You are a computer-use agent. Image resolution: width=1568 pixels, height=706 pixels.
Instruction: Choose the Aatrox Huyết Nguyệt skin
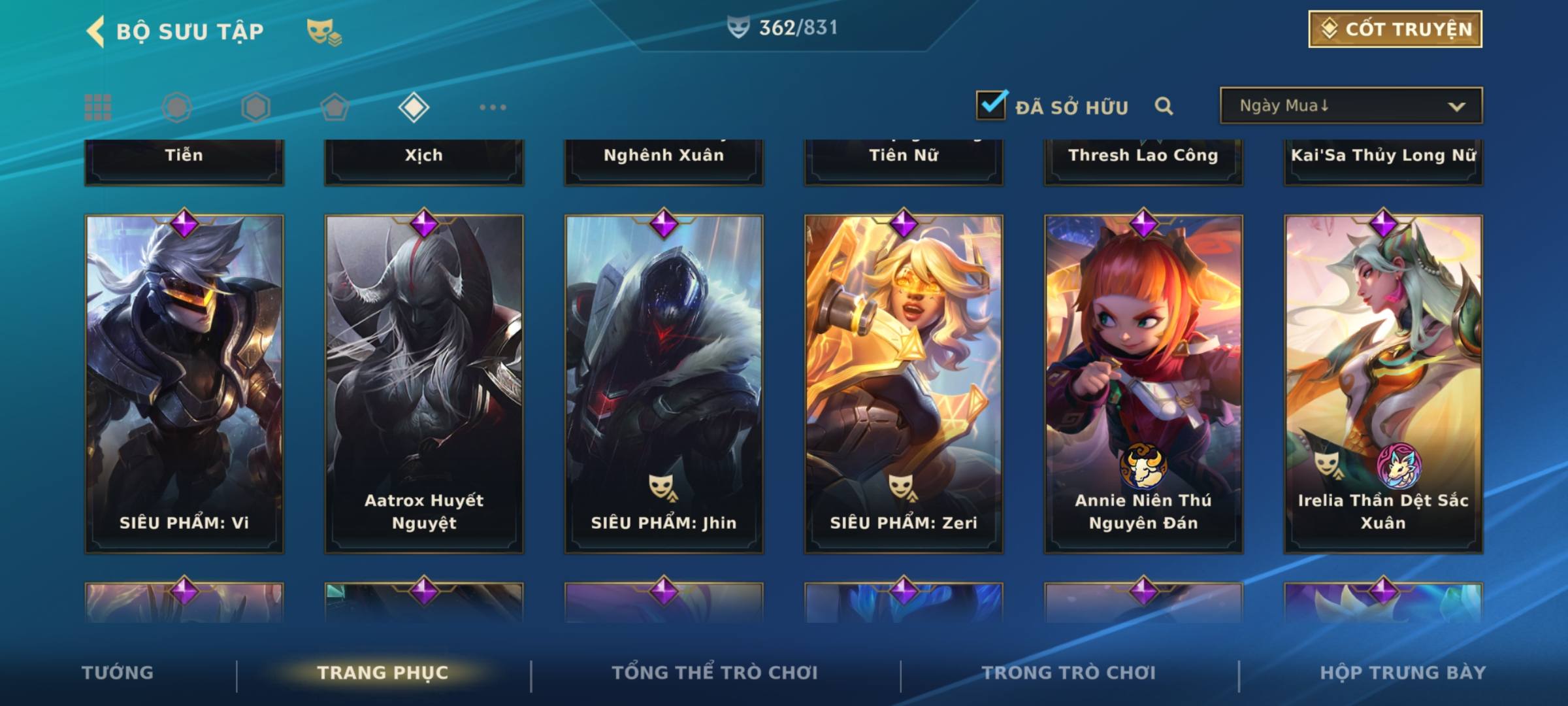click(x=424, y=384)
